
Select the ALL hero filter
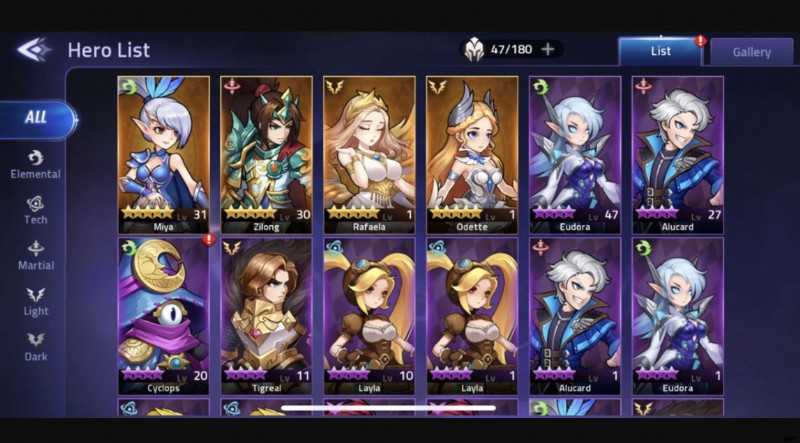pyautogui.click(x=36, y=118)
